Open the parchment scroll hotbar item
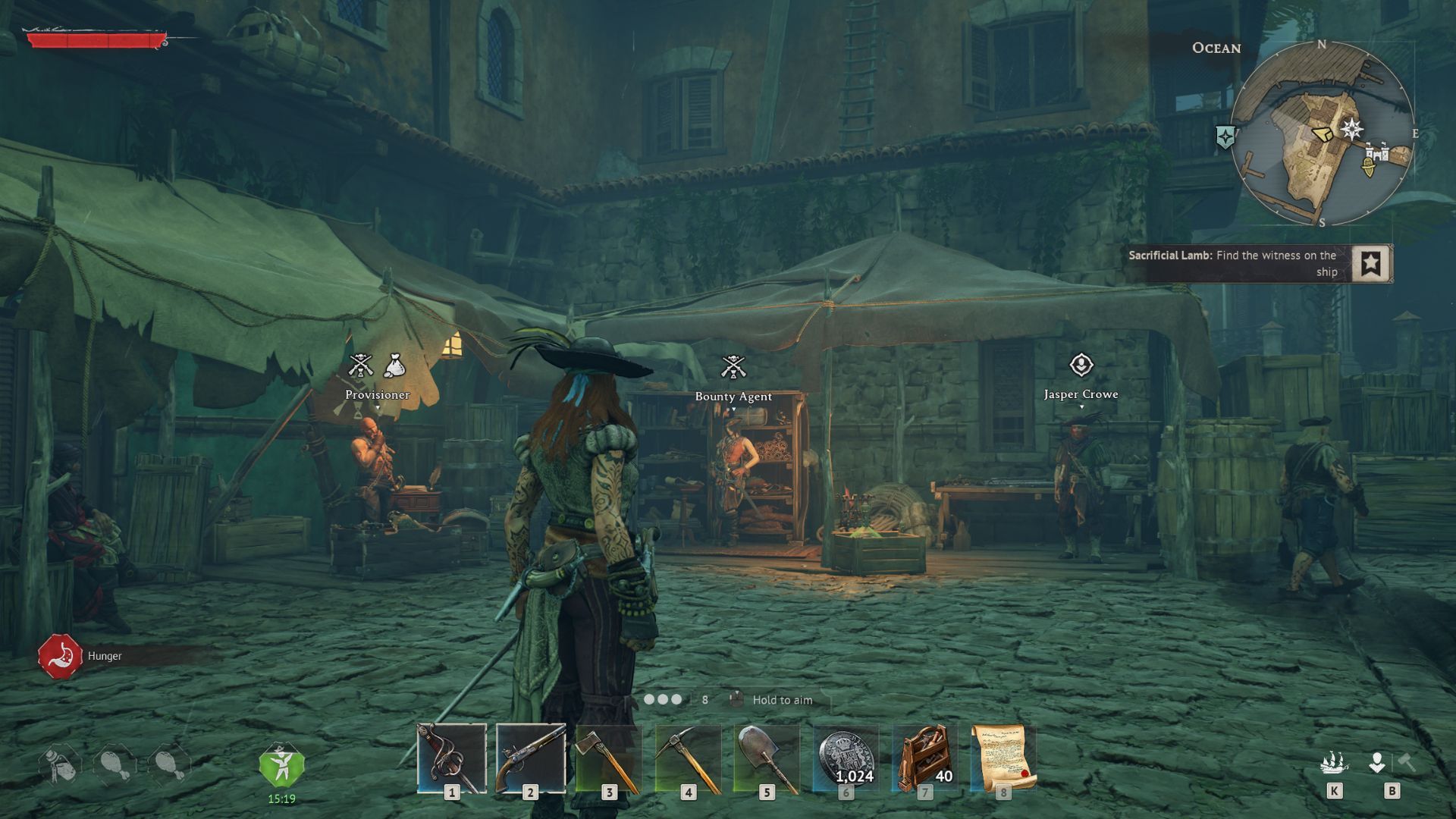Viewport: 1456px width, 819px height. 1003,758
